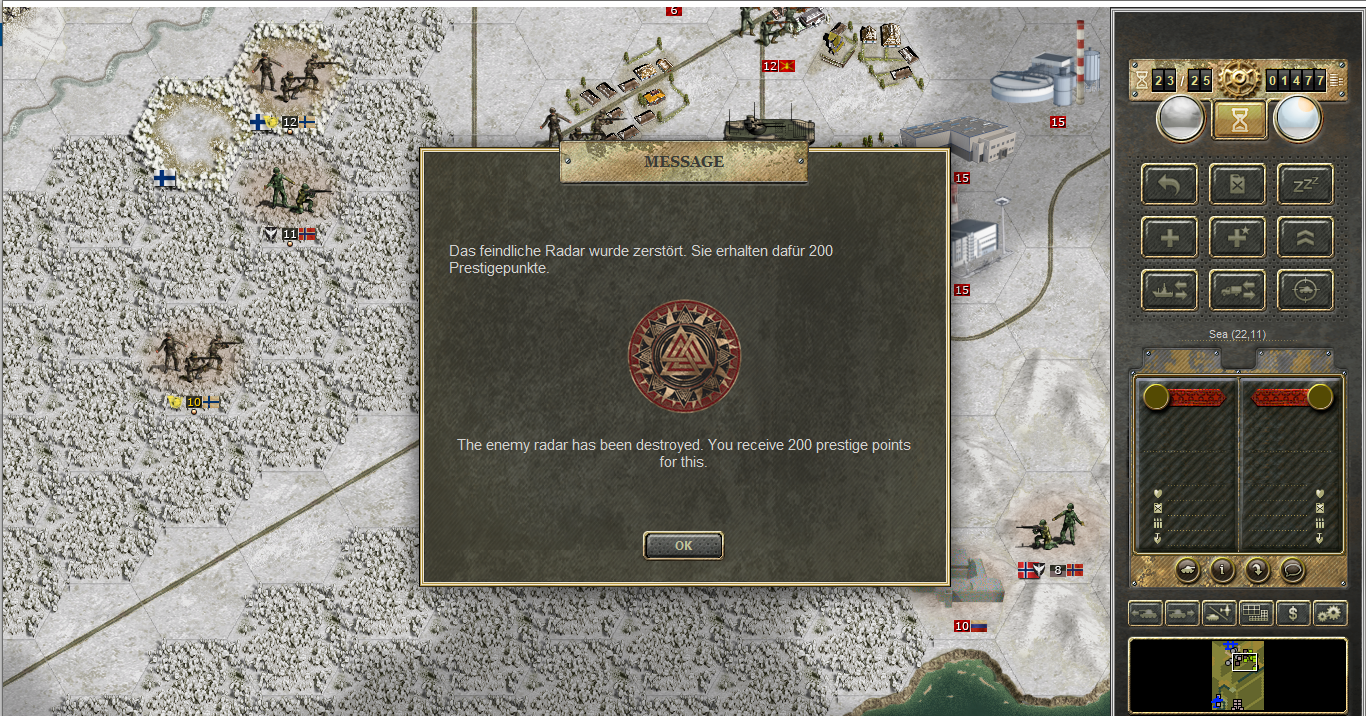Activate the tank crosshair button
Screen dimensions: 1366x716
tap(1305, 290)
